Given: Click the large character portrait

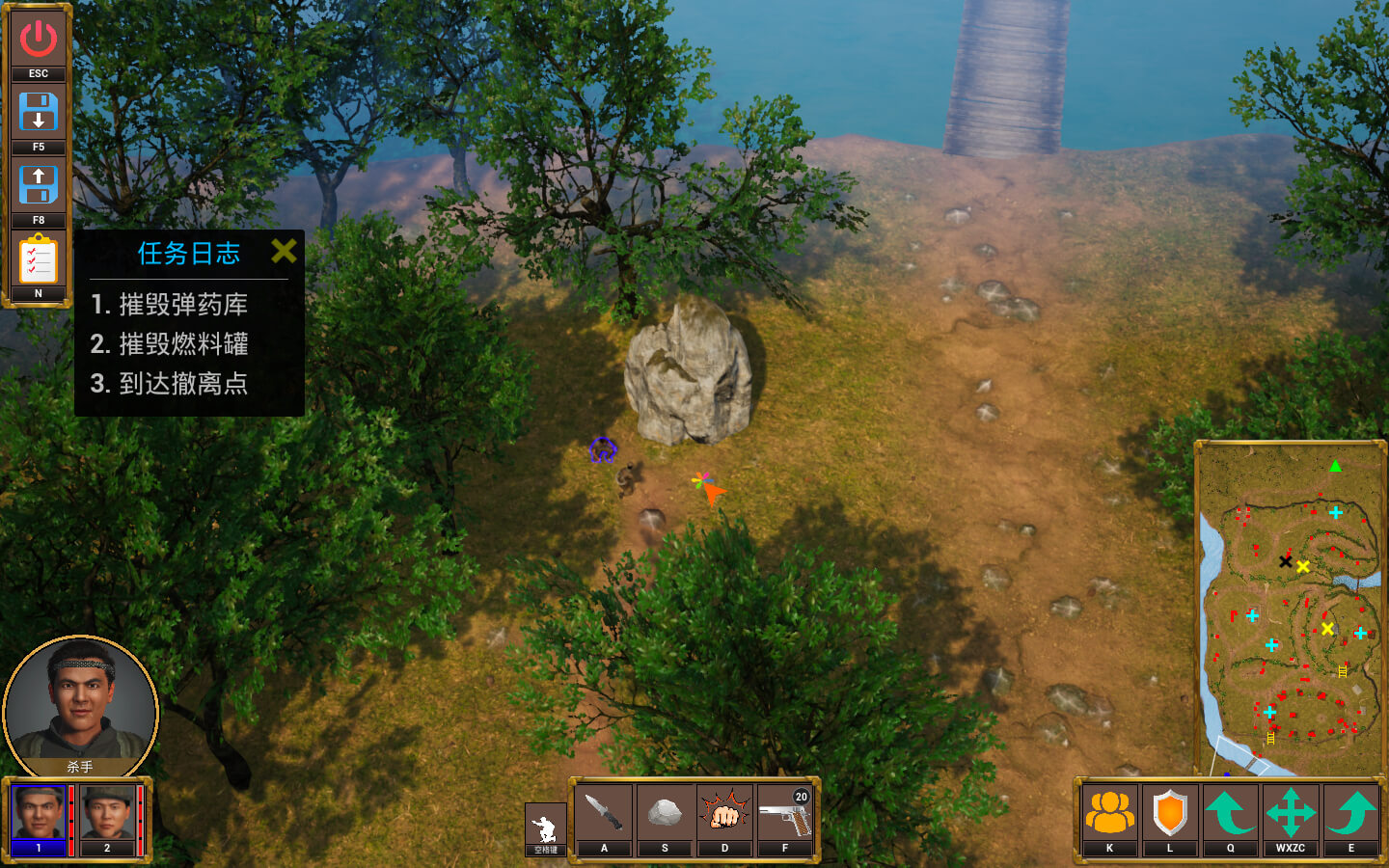Looking at the screenshot, I should (81, 708).
